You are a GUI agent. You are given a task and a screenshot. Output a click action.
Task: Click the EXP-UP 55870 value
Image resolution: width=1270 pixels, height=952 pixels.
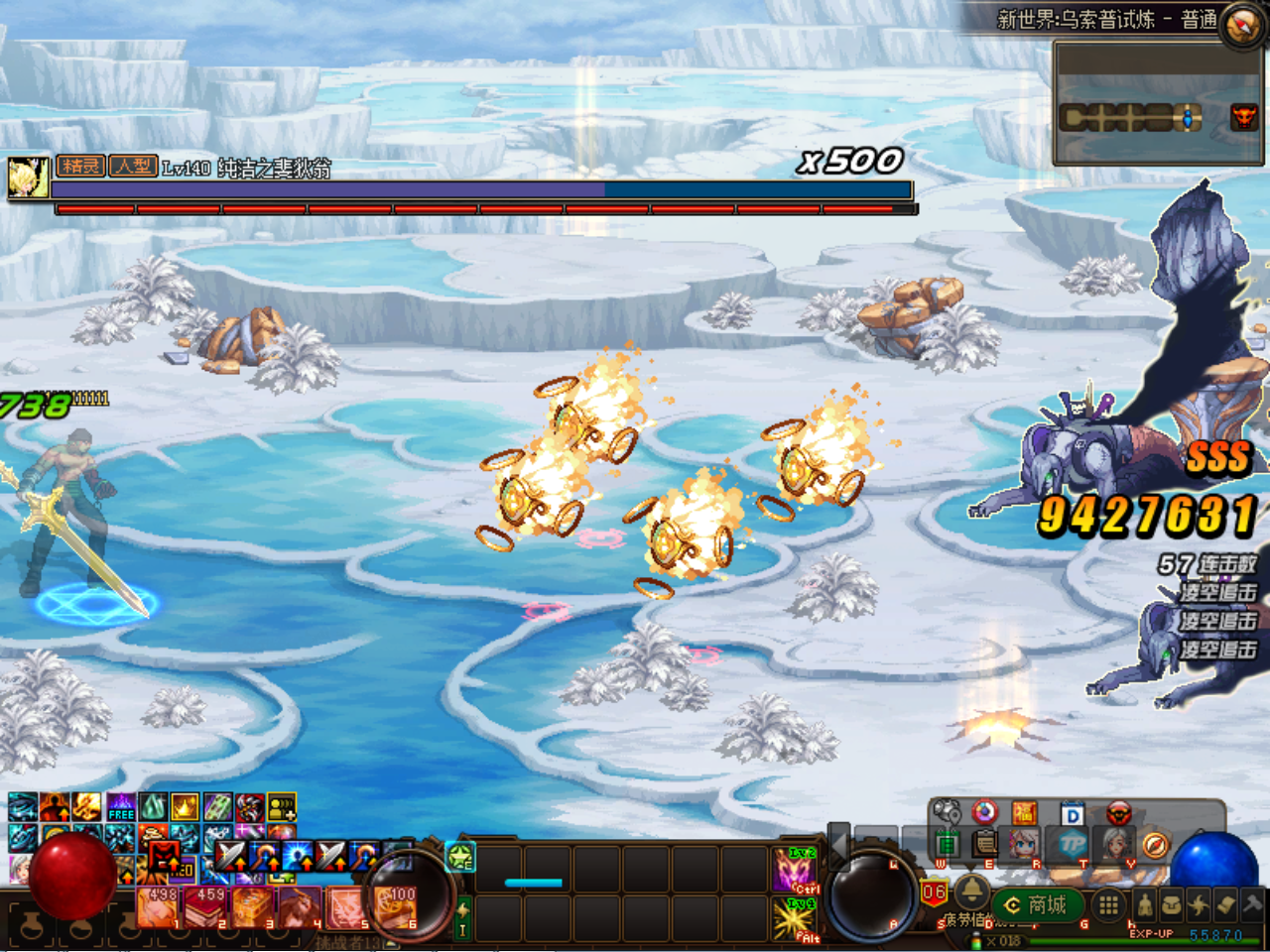click(1215, 932)
